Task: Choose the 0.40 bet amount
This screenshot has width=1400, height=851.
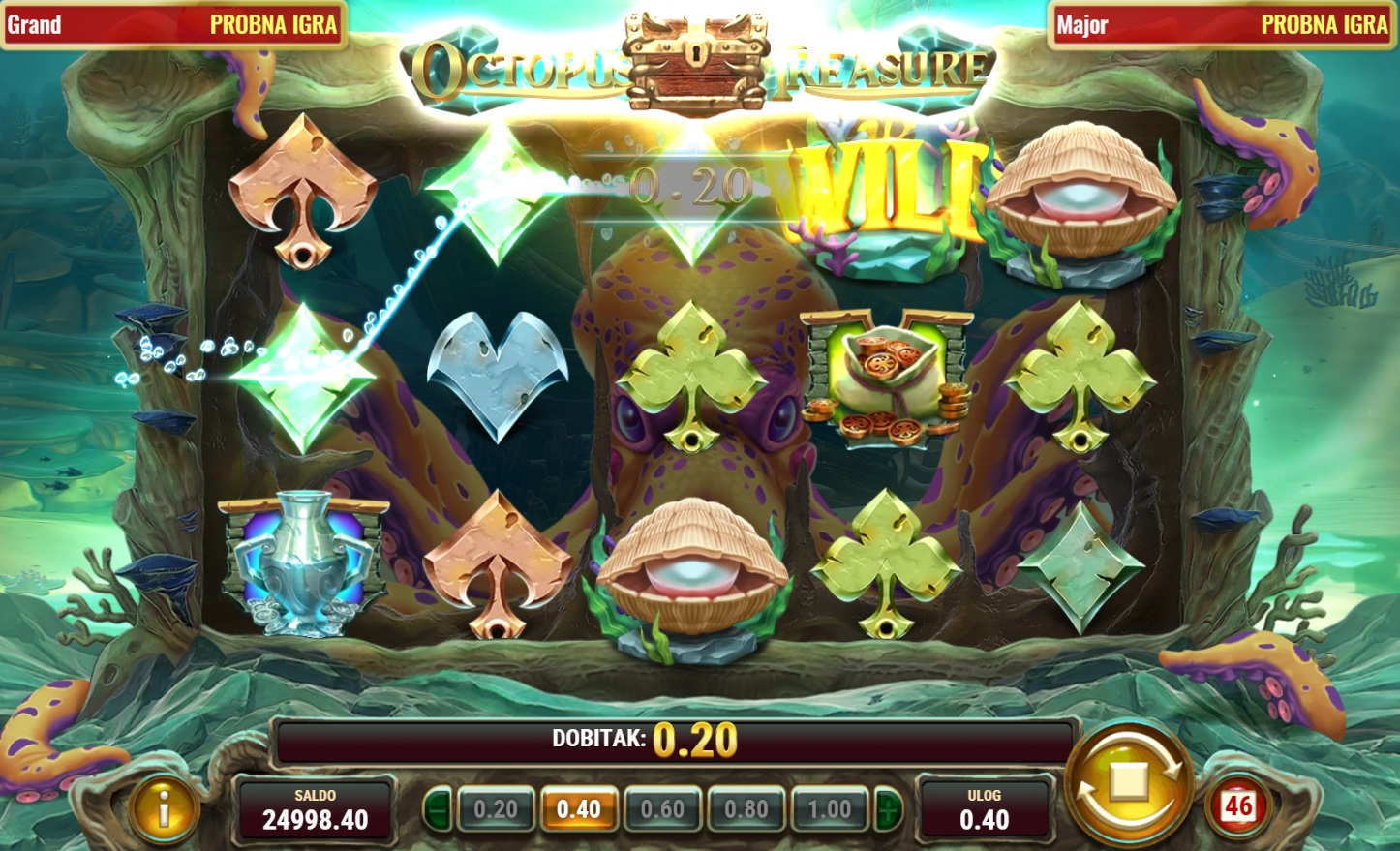Action: (579, 809)
